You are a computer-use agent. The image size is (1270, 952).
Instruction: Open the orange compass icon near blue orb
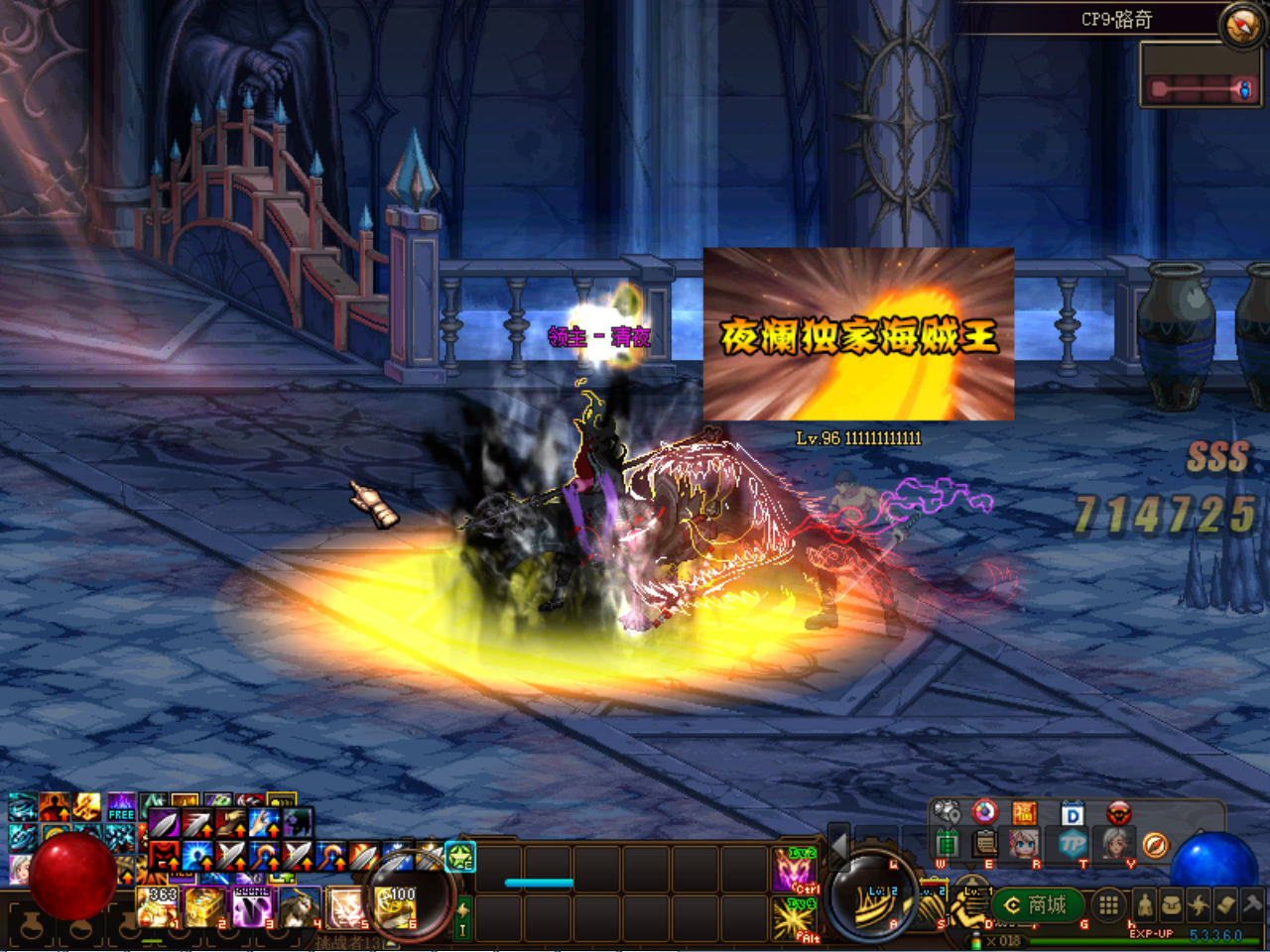click(1155, 846)
